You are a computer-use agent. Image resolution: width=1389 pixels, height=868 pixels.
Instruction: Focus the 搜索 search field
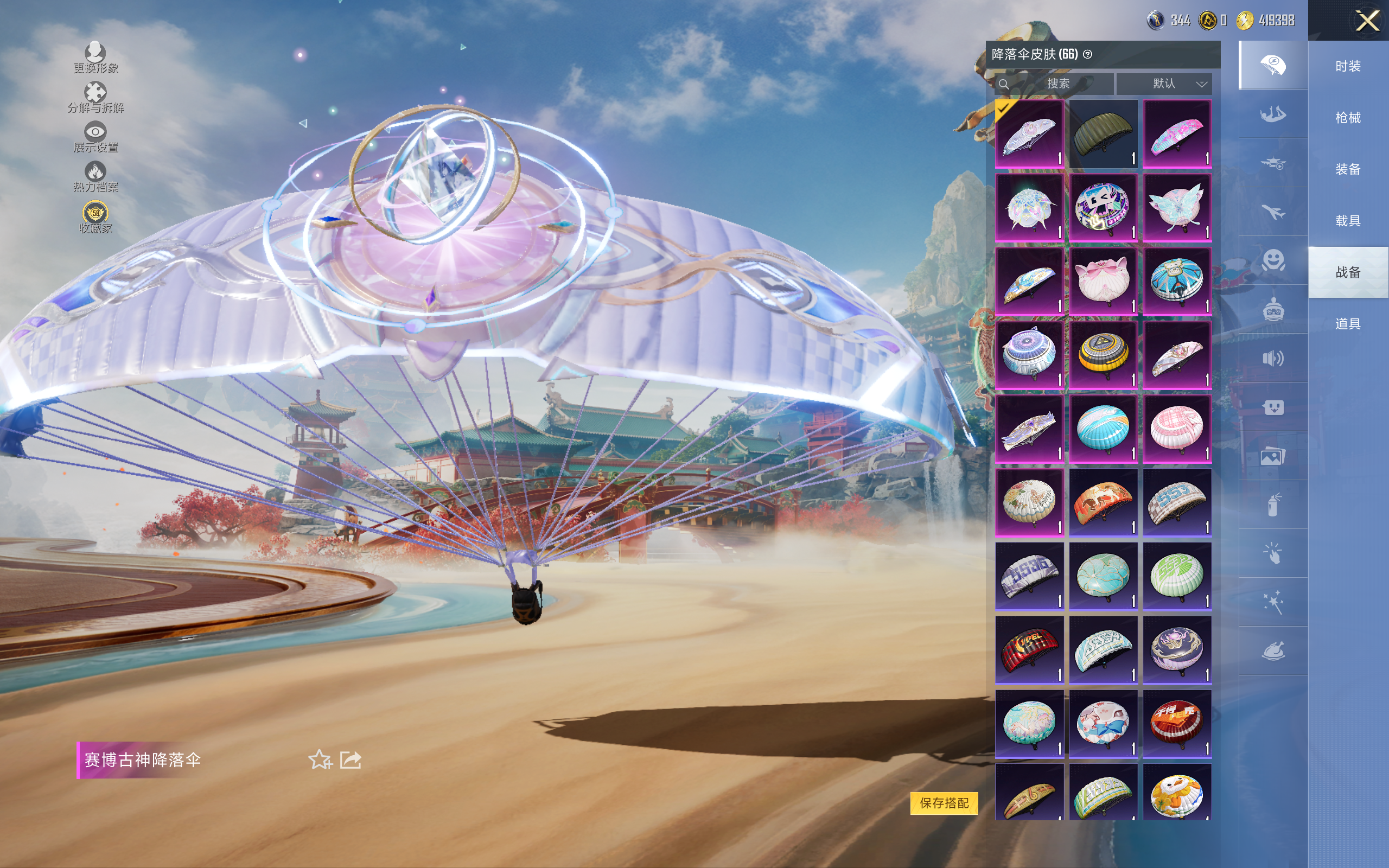1057,84
